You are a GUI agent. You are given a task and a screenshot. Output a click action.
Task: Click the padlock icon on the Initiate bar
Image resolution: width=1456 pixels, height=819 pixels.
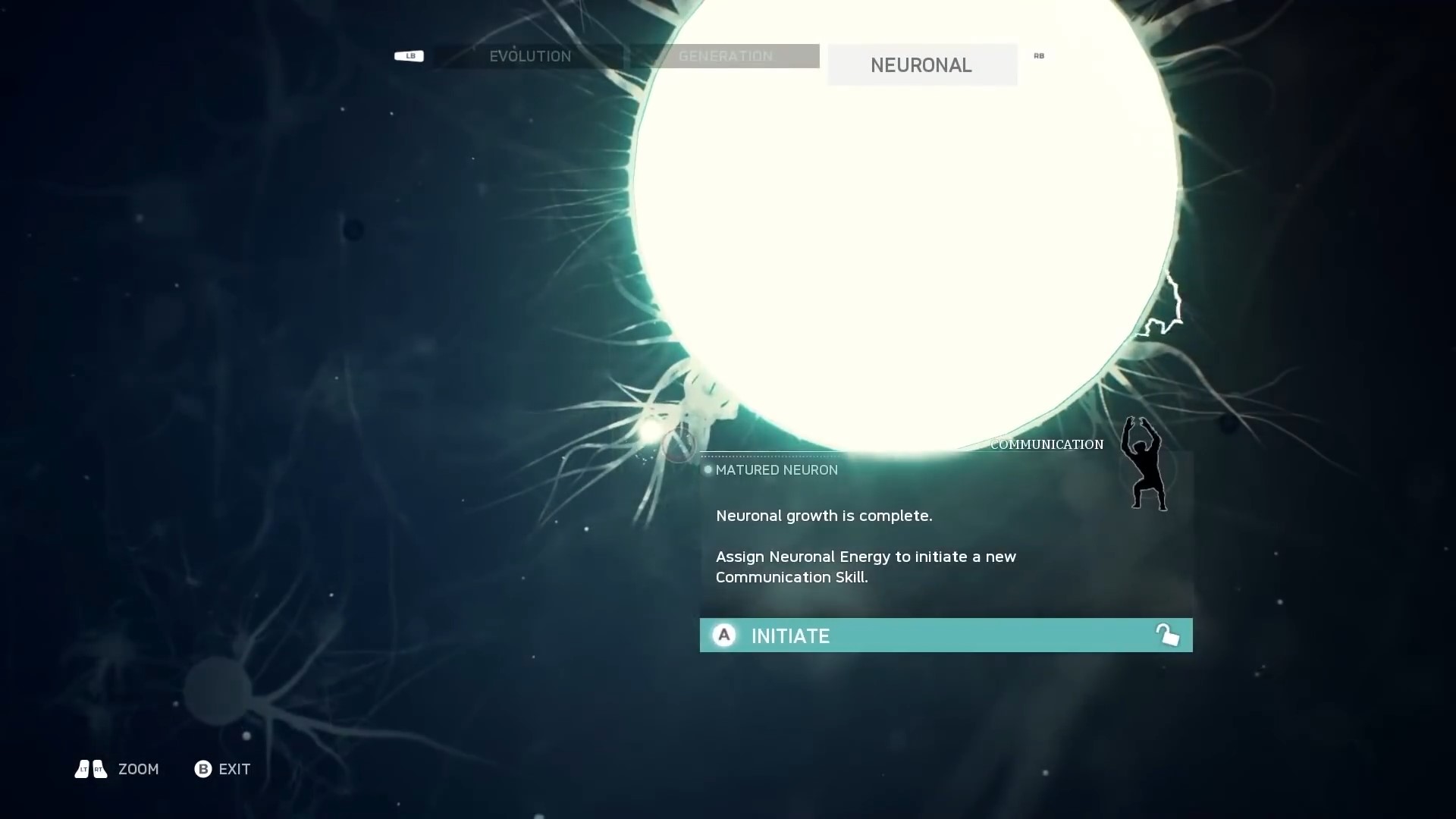coord(1168,635)
